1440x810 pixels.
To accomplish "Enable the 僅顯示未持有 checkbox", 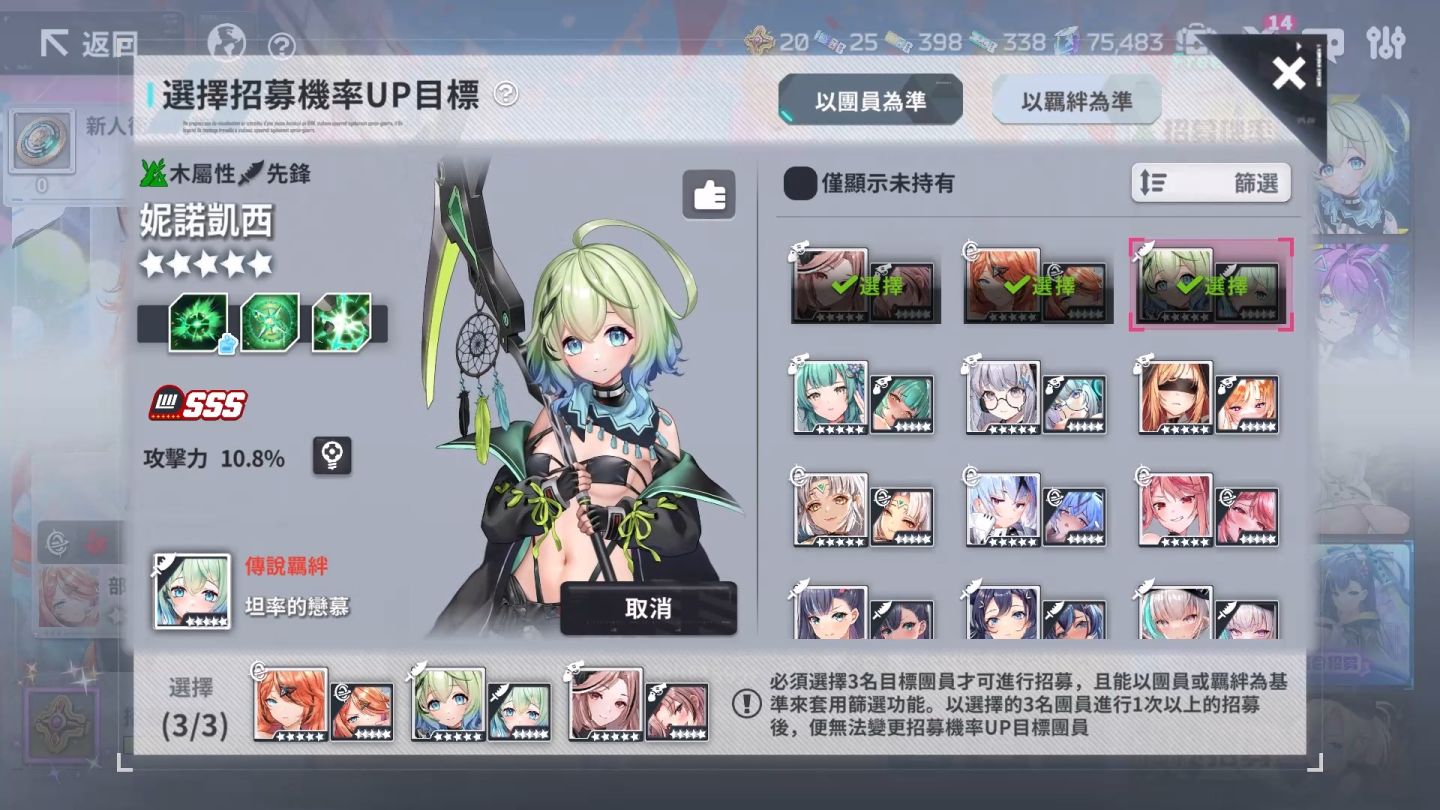I will [800, 185].
